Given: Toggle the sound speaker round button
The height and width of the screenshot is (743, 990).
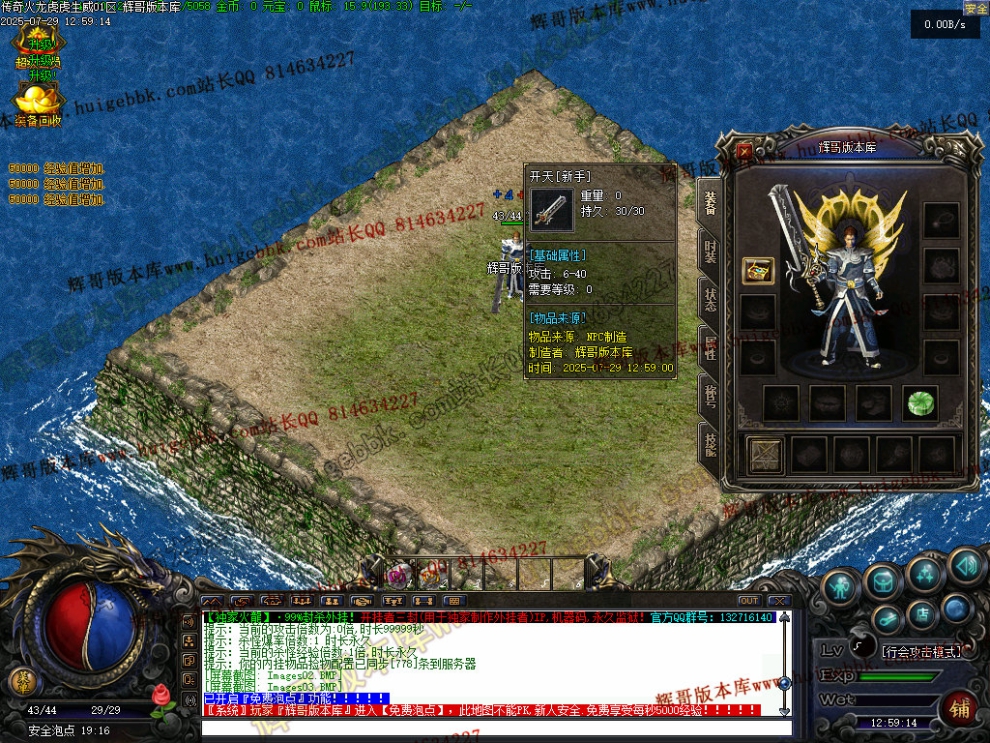Looking at the screenshot, I should (966, 566).
